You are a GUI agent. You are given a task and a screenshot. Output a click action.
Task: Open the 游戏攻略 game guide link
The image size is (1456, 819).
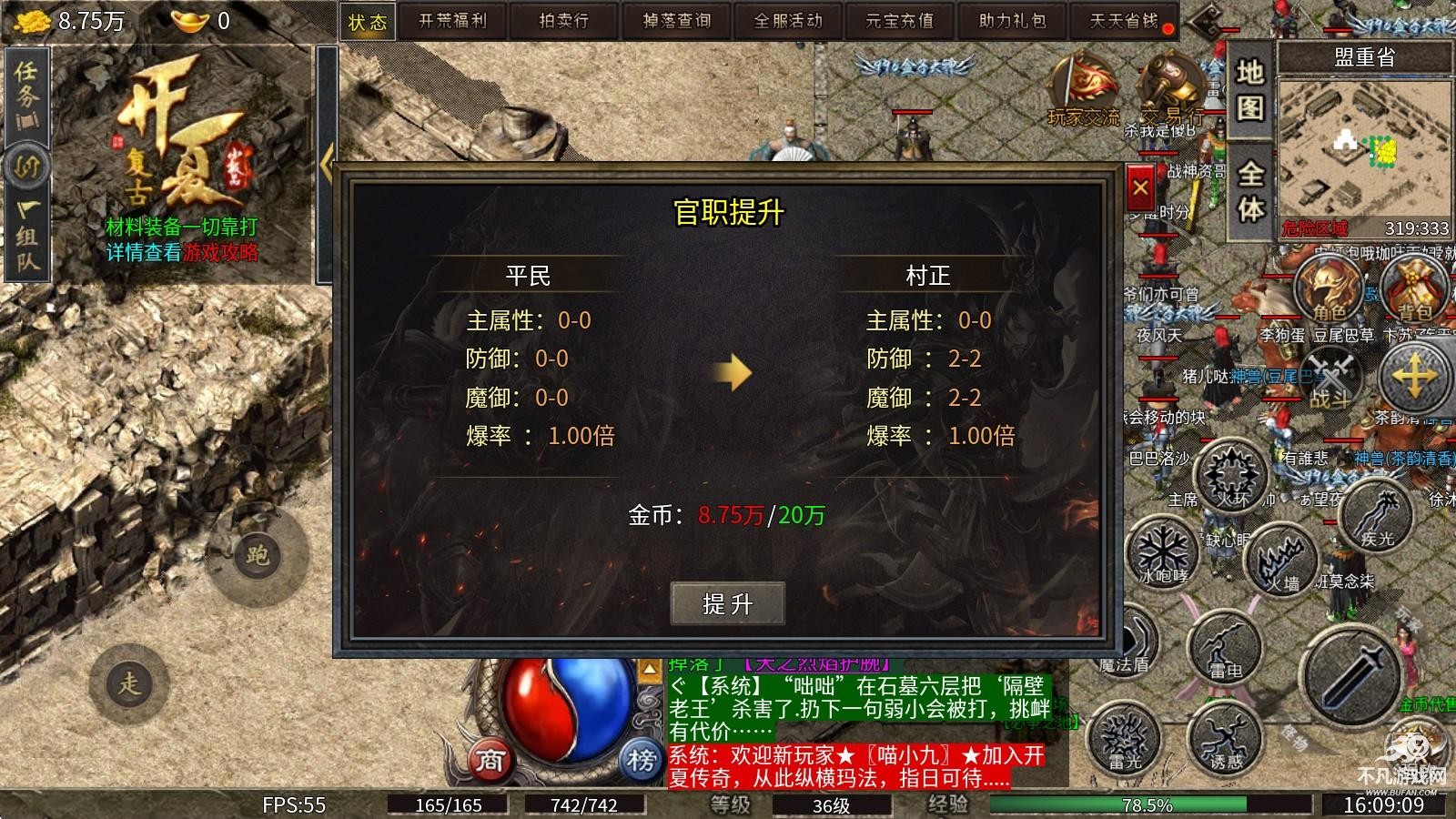click(221, 254)
